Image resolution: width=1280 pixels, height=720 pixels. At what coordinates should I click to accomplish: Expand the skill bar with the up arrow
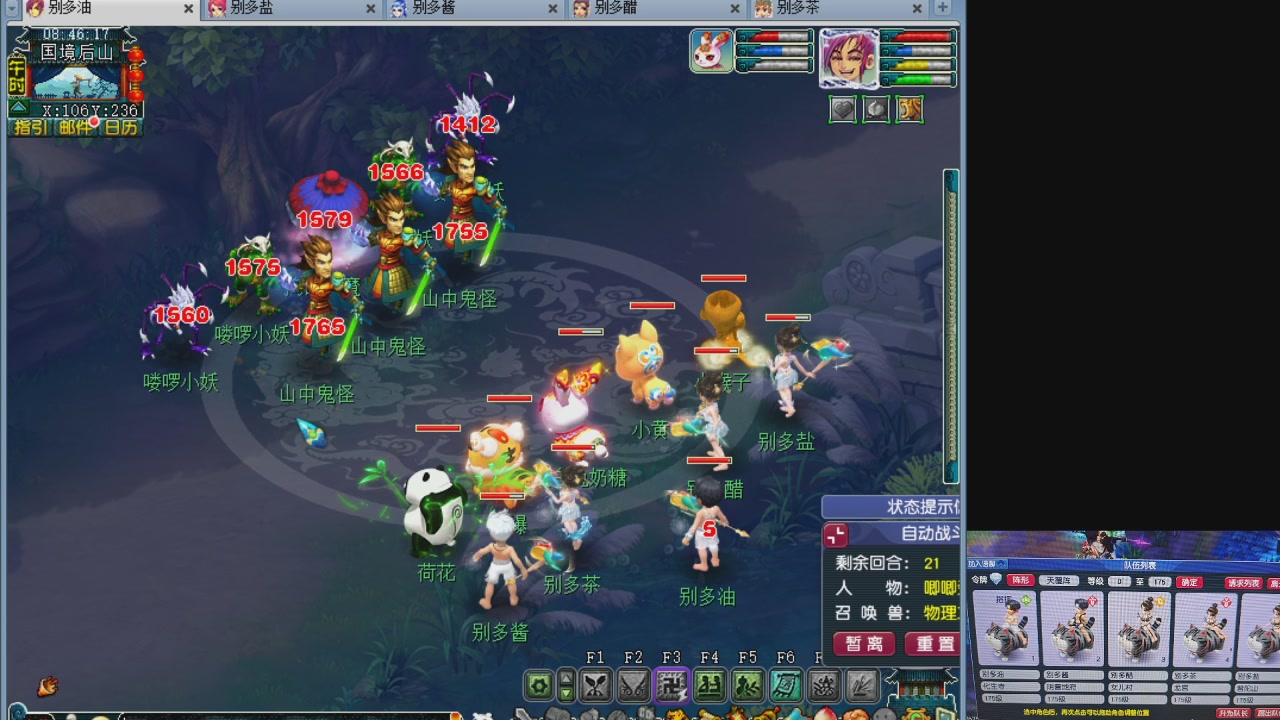565,676
